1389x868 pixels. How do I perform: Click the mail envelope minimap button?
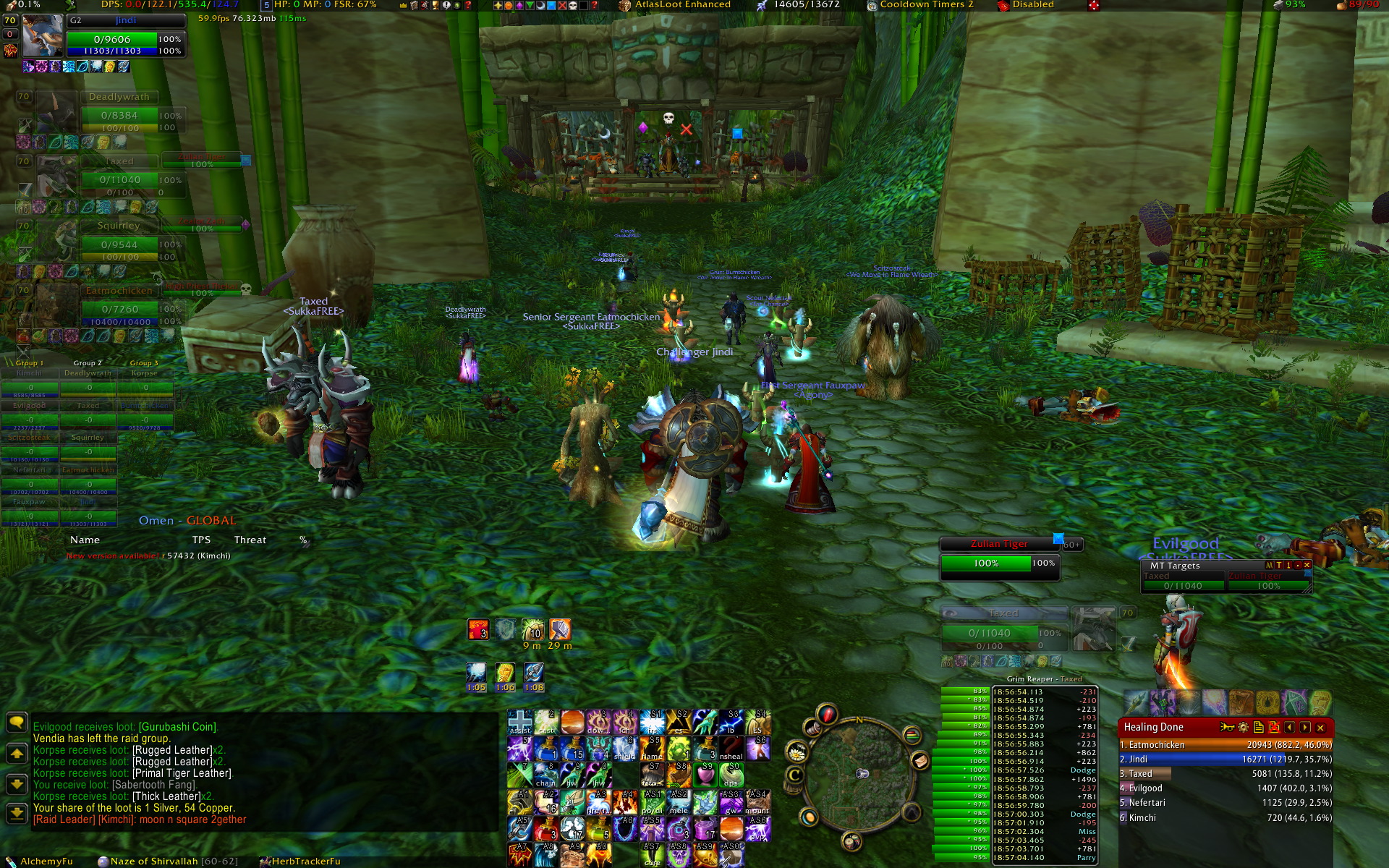click(x=920, y=760)
